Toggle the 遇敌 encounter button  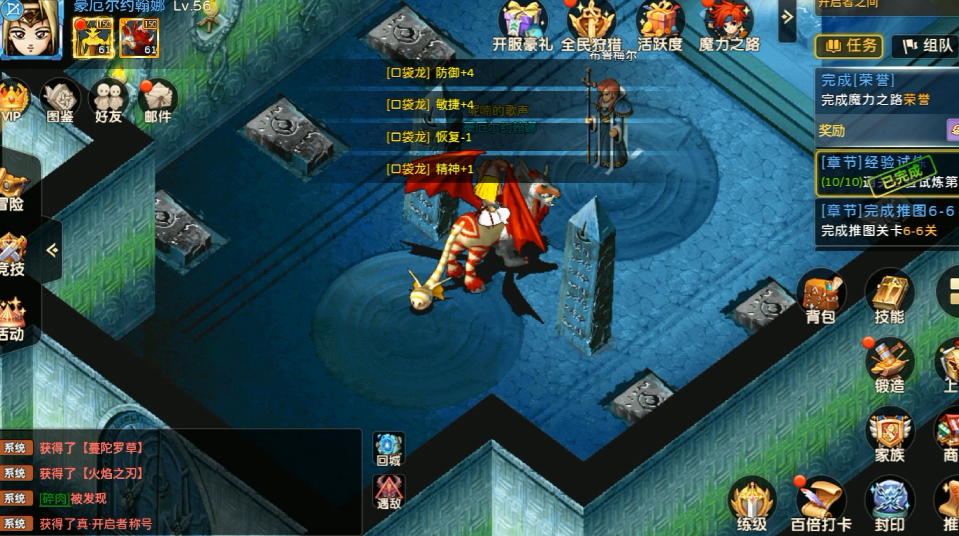pos(389,491)
